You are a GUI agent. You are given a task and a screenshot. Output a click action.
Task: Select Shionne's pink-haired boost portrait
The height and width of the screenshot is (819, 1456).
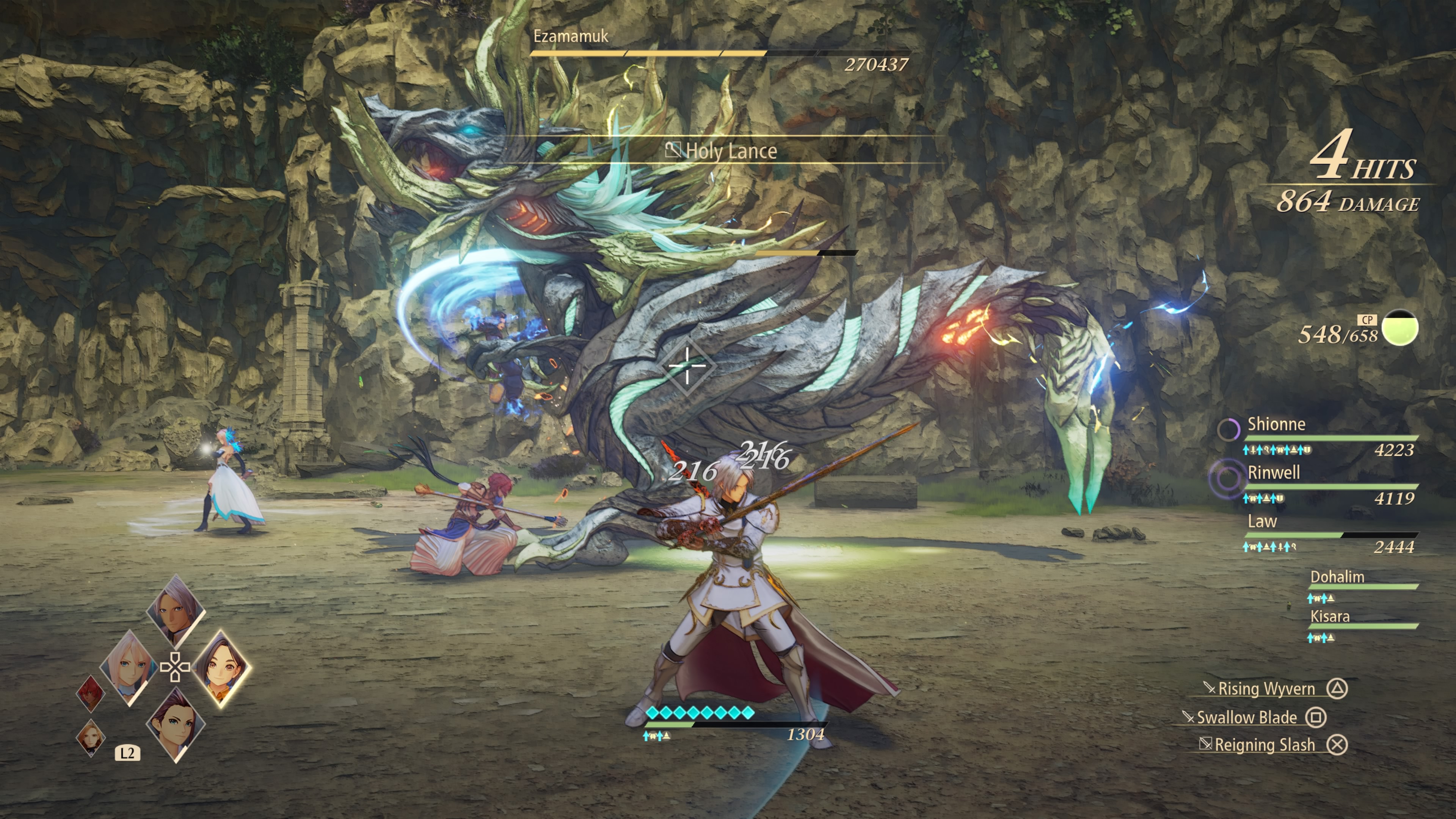129,667
